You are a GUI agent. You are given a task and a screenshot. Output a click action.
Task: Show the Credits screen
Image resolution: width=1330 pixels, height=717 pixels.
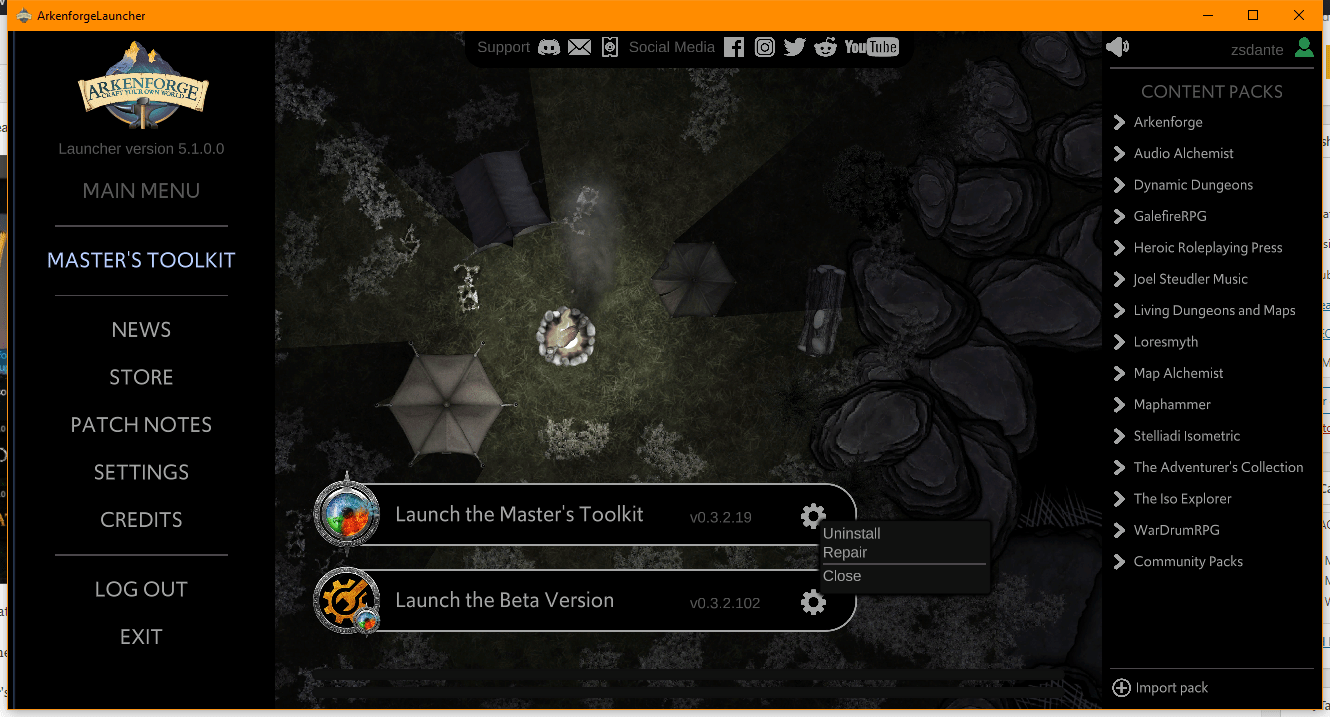click(141, 520)
